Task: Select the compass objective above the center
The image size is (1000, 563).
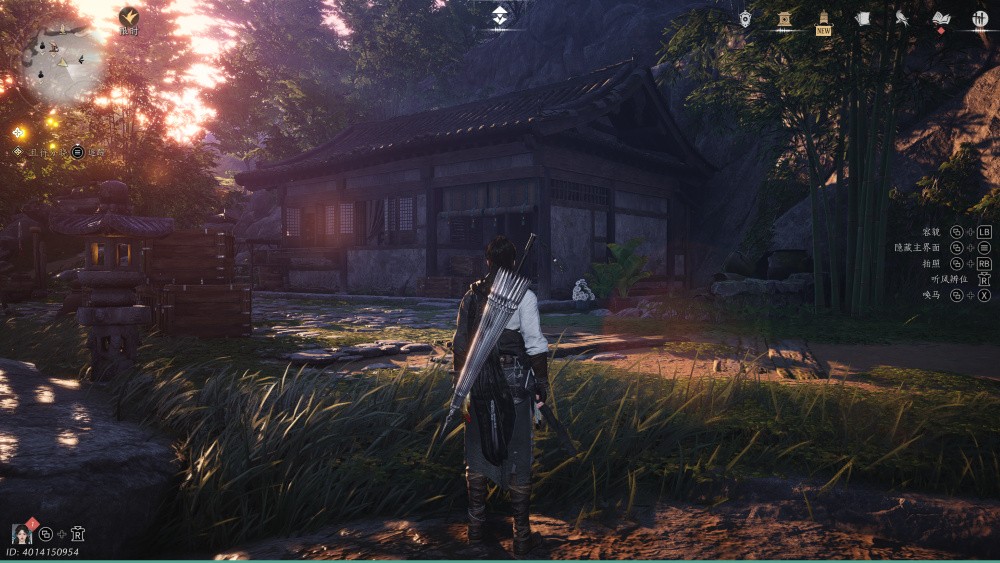Action: (x=500, y=16)
